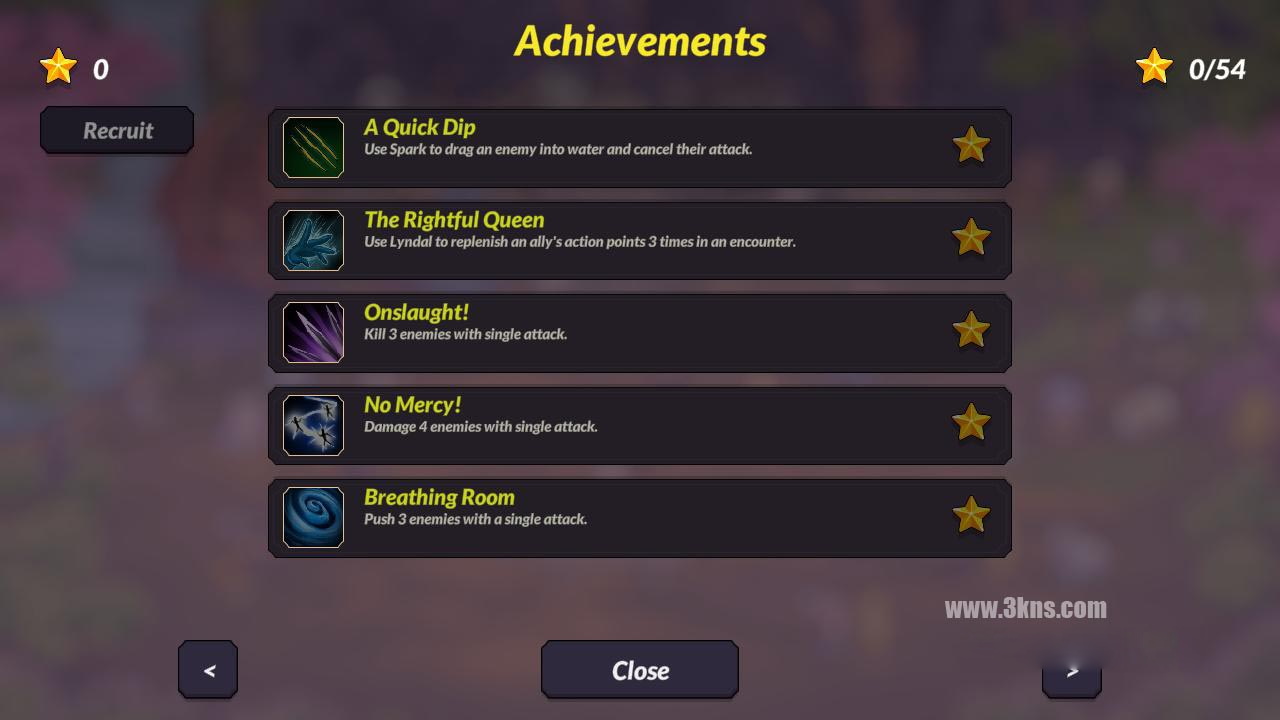The image size is (1280, 720).
Task: Select The Rightful Queen achievement row
Action: (640, 240)
